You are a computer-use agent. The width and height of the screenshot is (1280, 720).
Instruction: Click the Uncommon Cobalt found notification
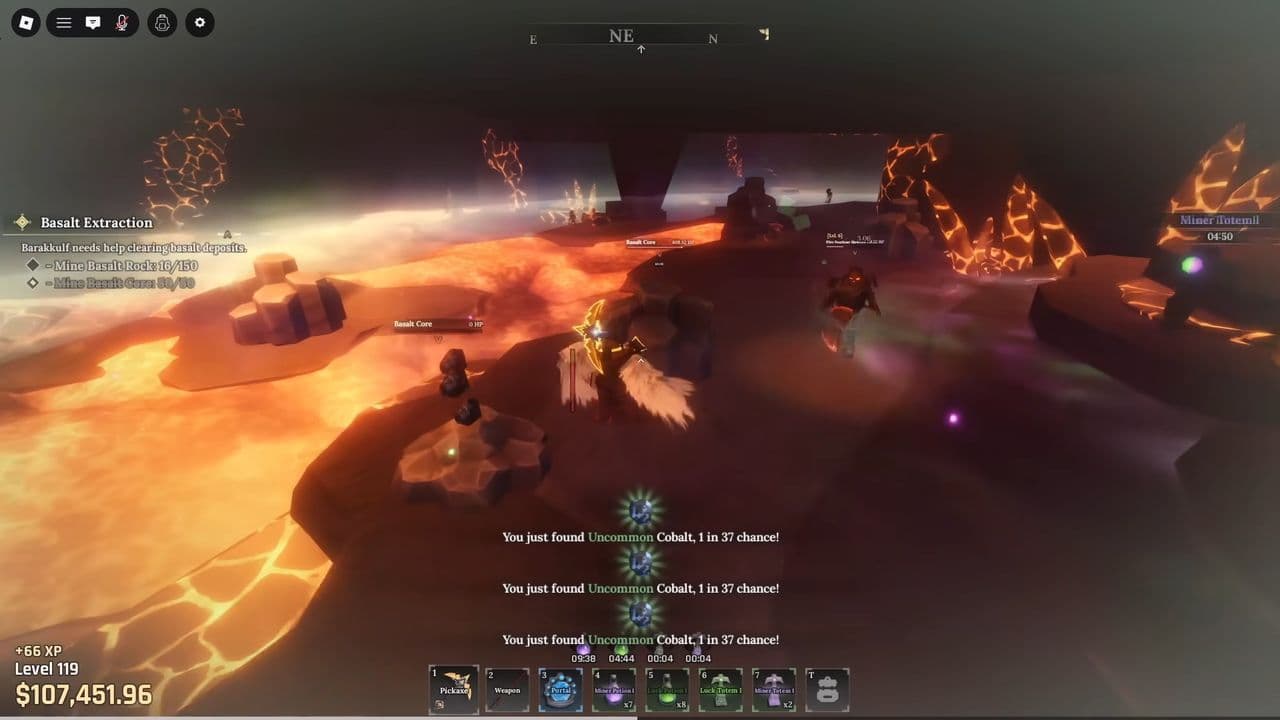tap(641, 537)
